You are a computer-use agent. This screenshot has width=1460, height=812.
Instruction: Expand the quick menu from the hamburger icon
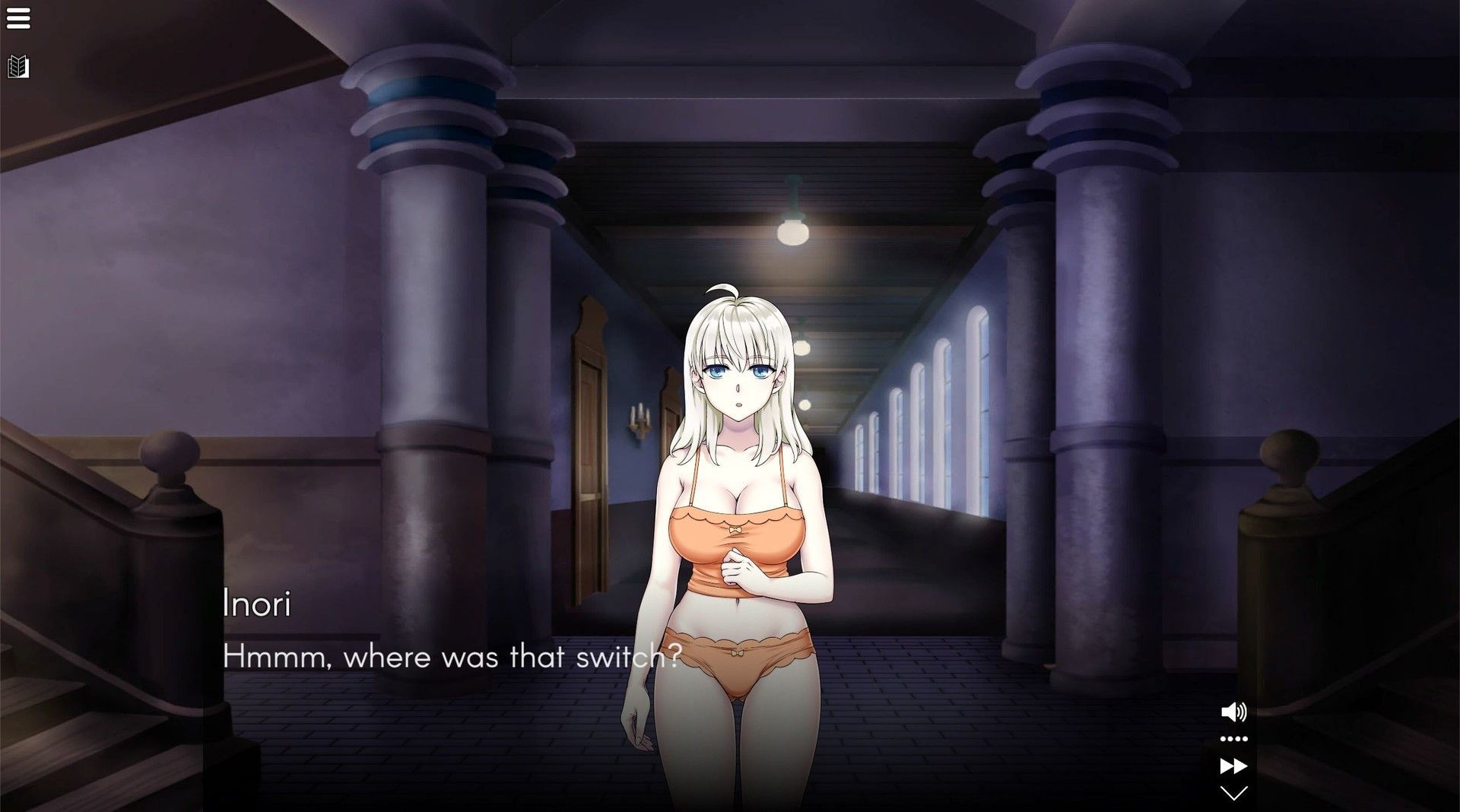pyautogui.click(x=19, y=18)
